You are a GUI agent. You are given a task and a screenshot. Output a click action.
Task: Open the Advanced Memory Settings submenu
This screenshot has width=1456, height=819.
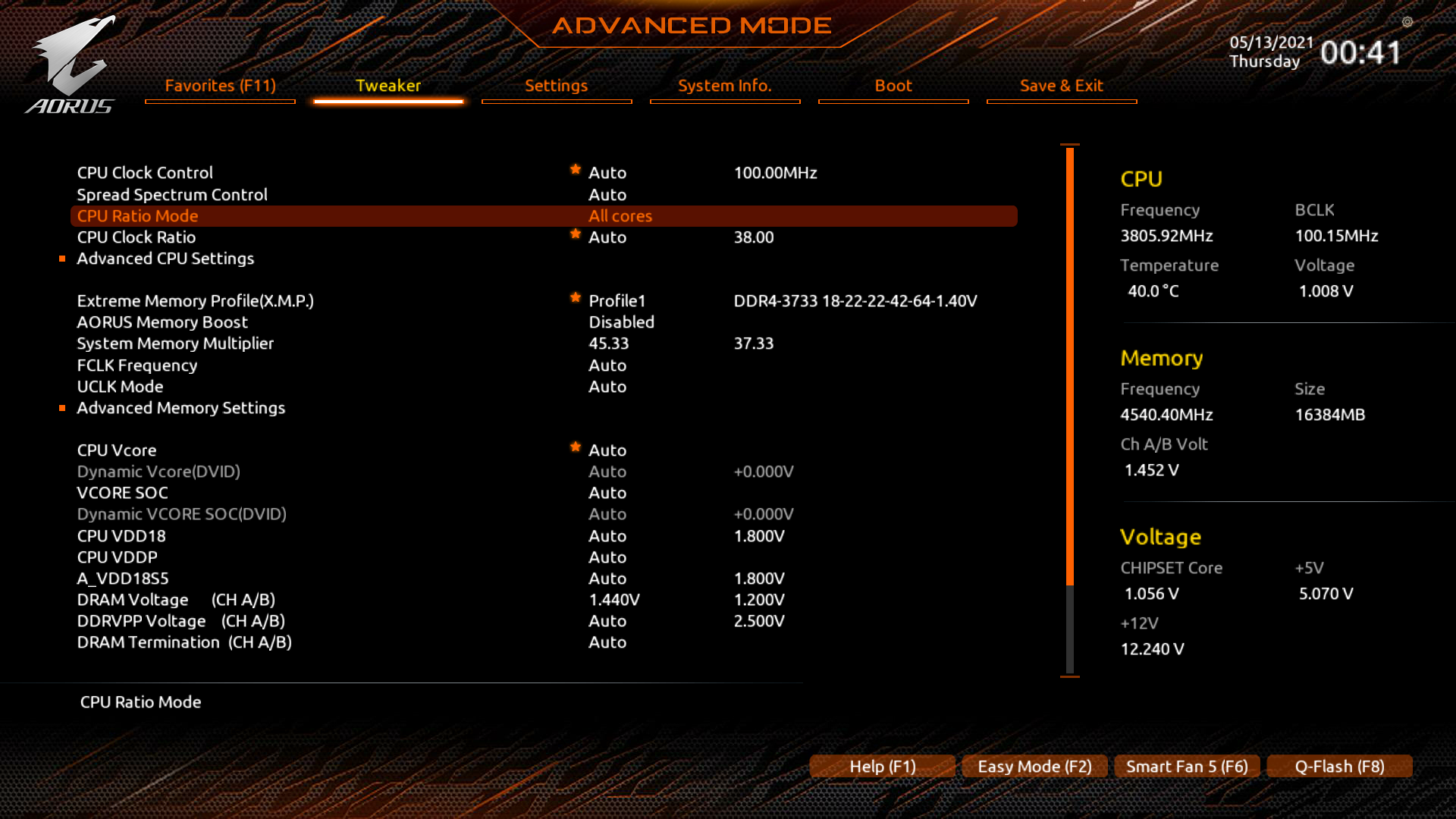[x=180, y=408]
